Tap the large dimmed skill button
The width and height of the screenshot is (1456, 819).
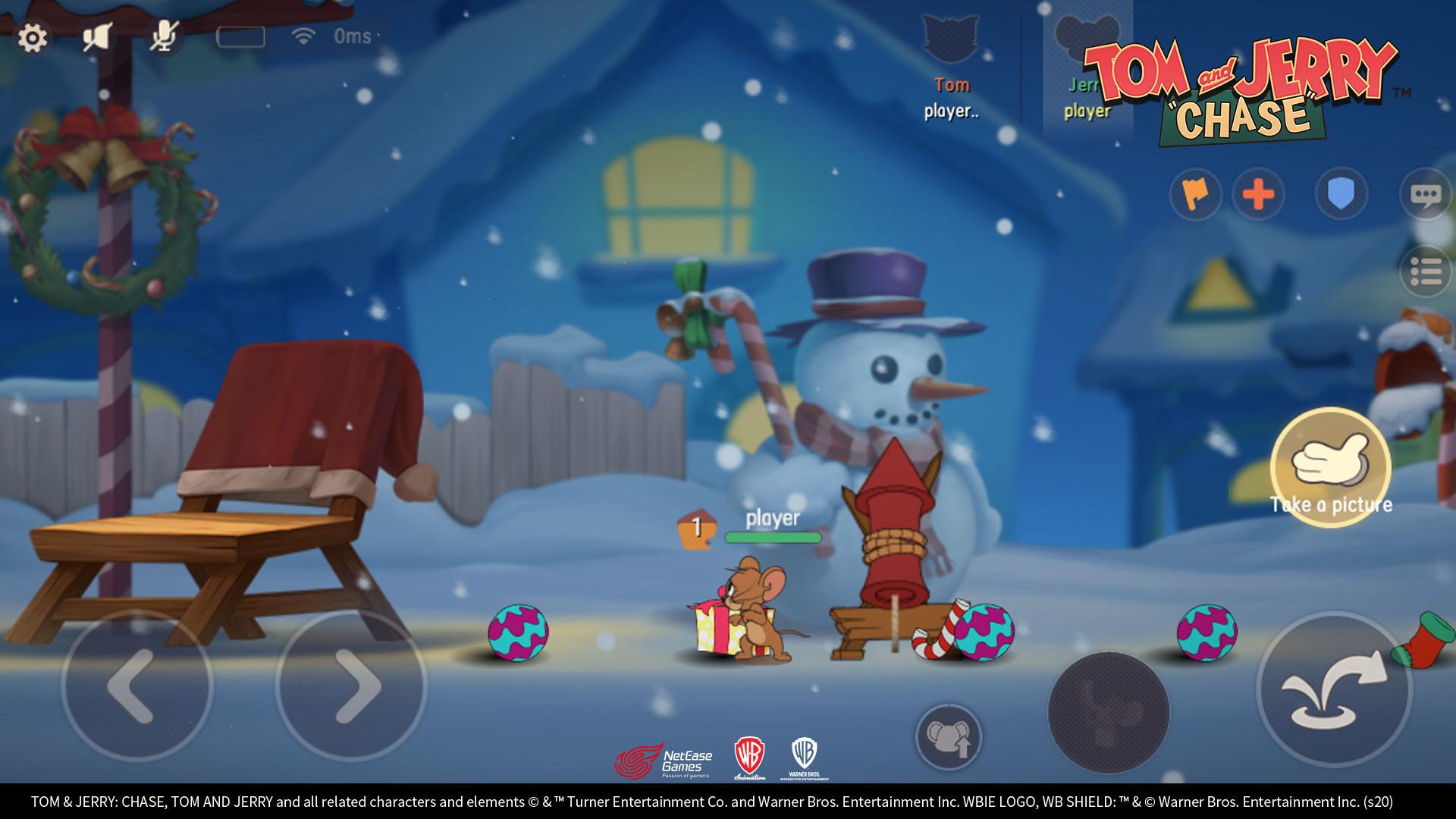coord(1108,712)
